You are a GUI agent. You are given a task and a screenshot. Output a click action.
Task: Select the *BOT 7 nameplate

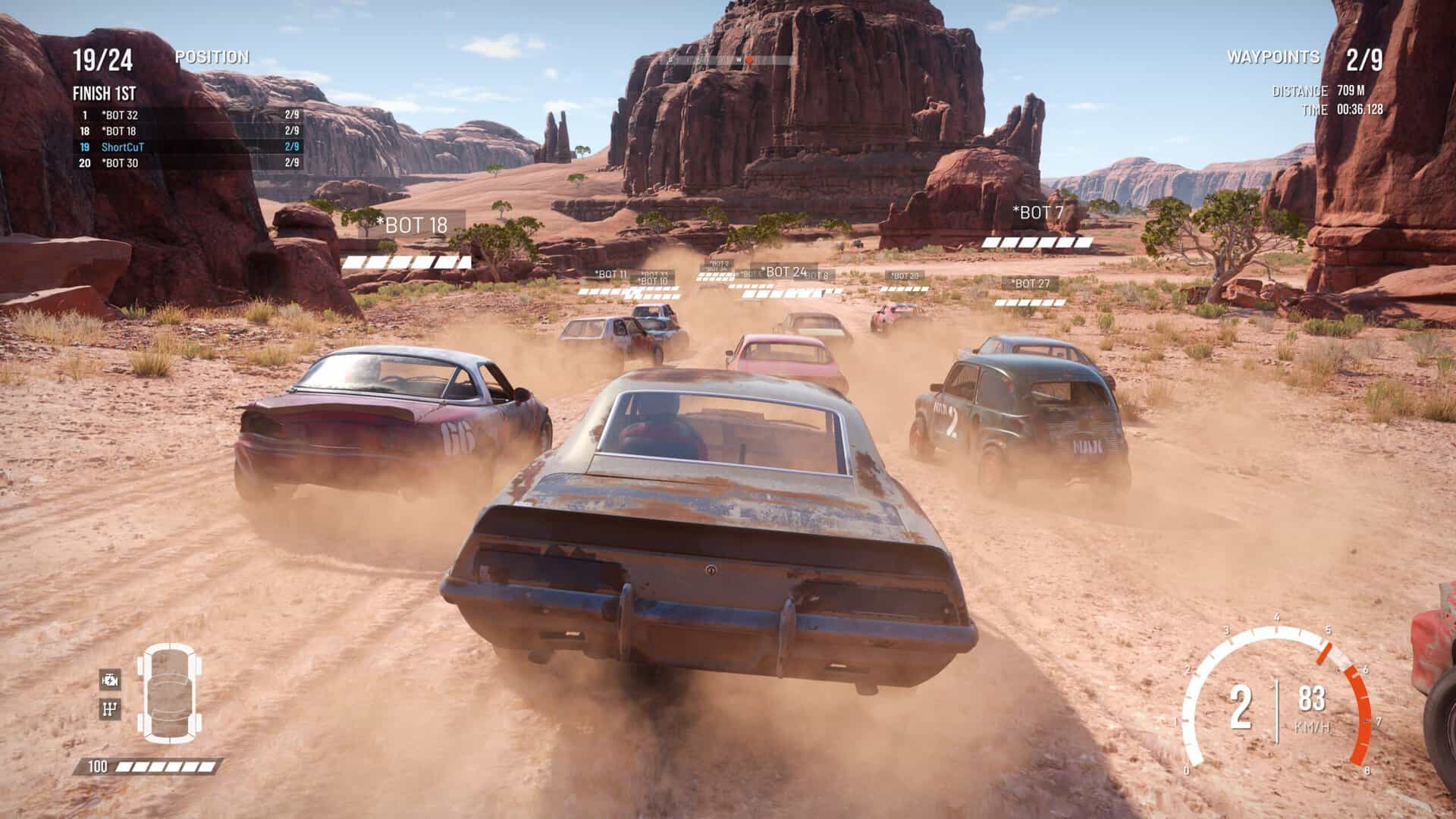click(x=1037, y=213)
